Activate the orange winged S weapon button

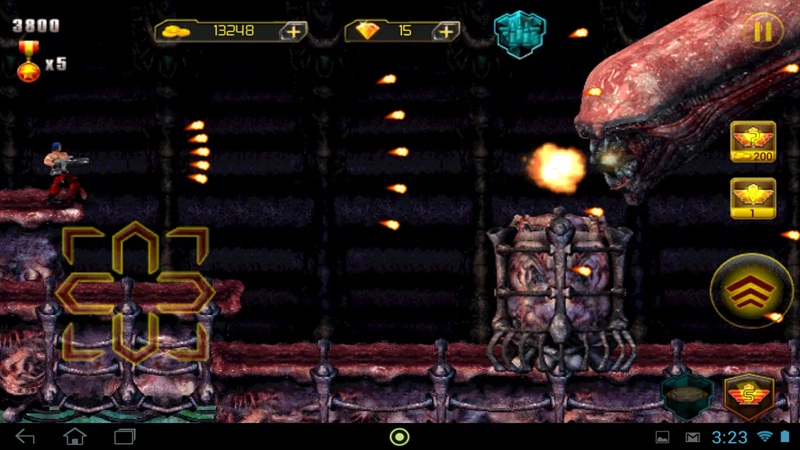coord(749,398)
